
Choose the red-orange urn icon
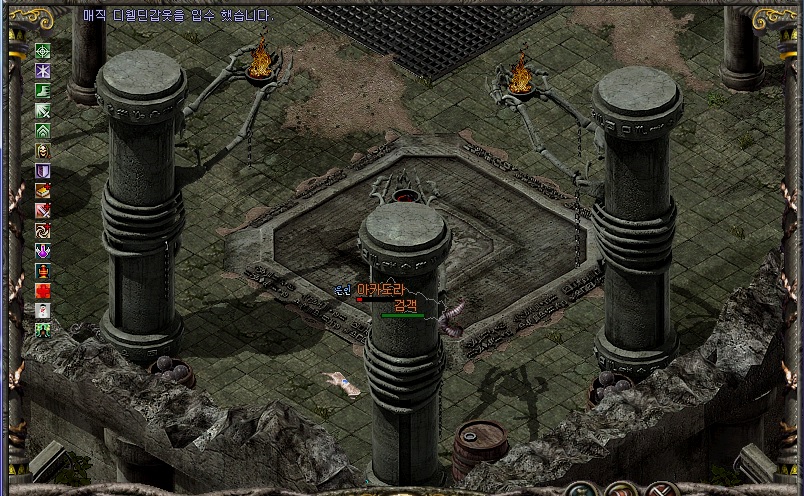tap(43, 271)
